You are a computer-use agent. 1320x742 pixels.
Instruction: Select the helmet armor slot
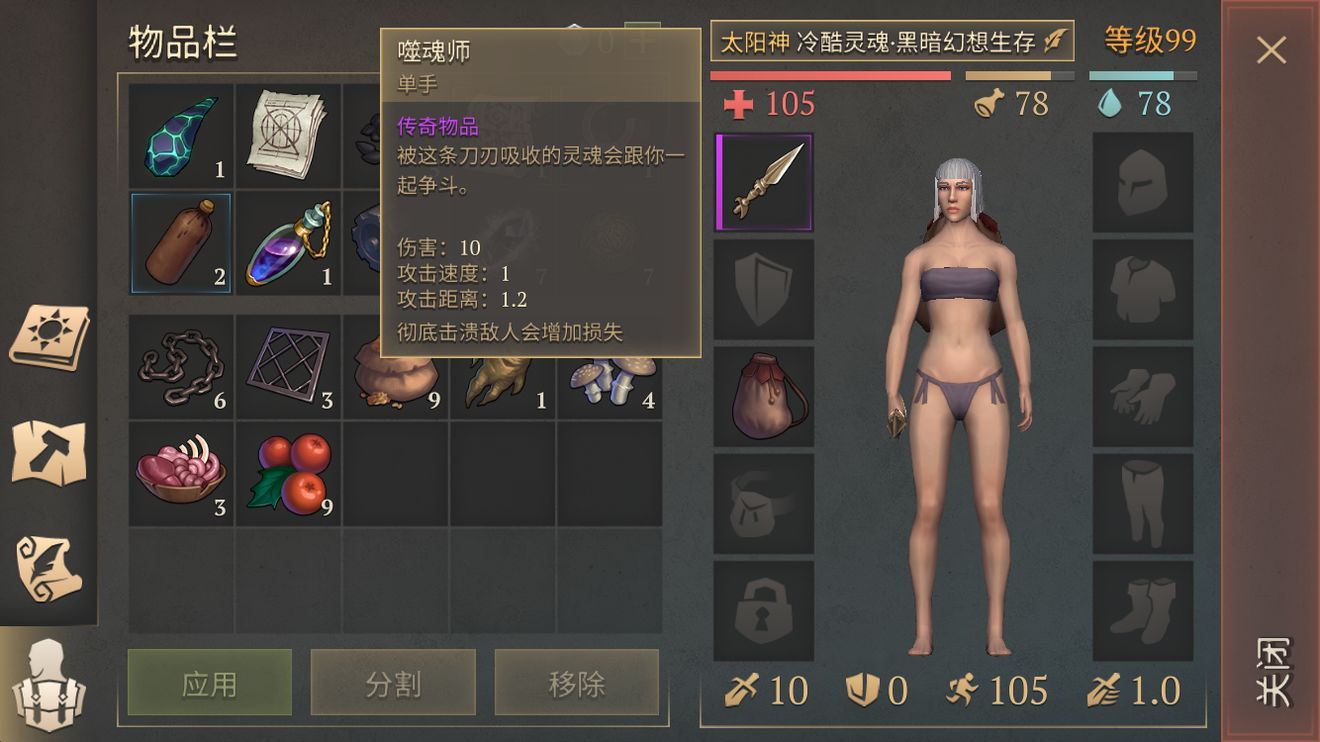(x=1143, y=180)
